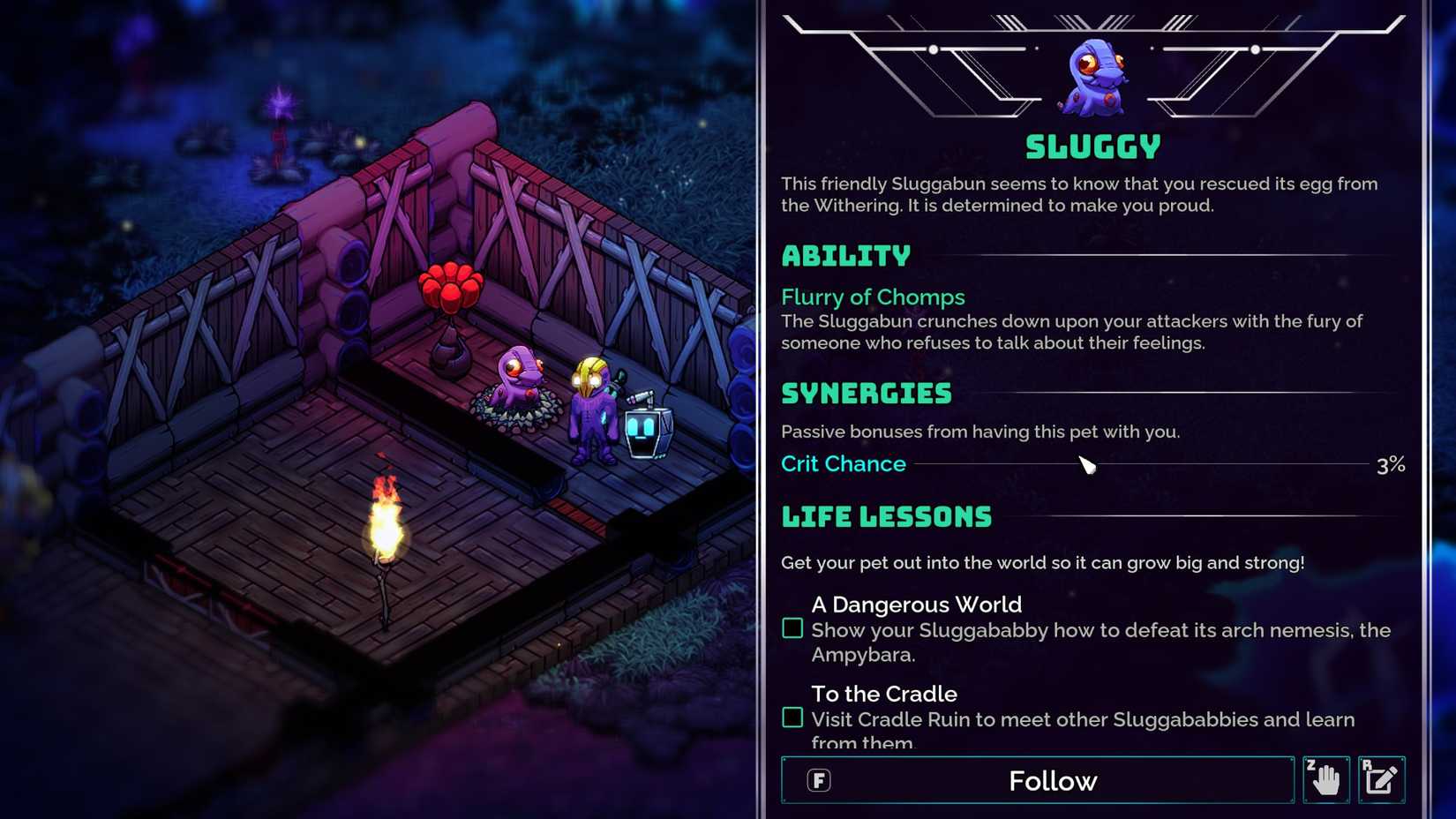Click the pencil icon to rename the pet
This screenshot has width=1456, height=819.
pos(1382,779)
